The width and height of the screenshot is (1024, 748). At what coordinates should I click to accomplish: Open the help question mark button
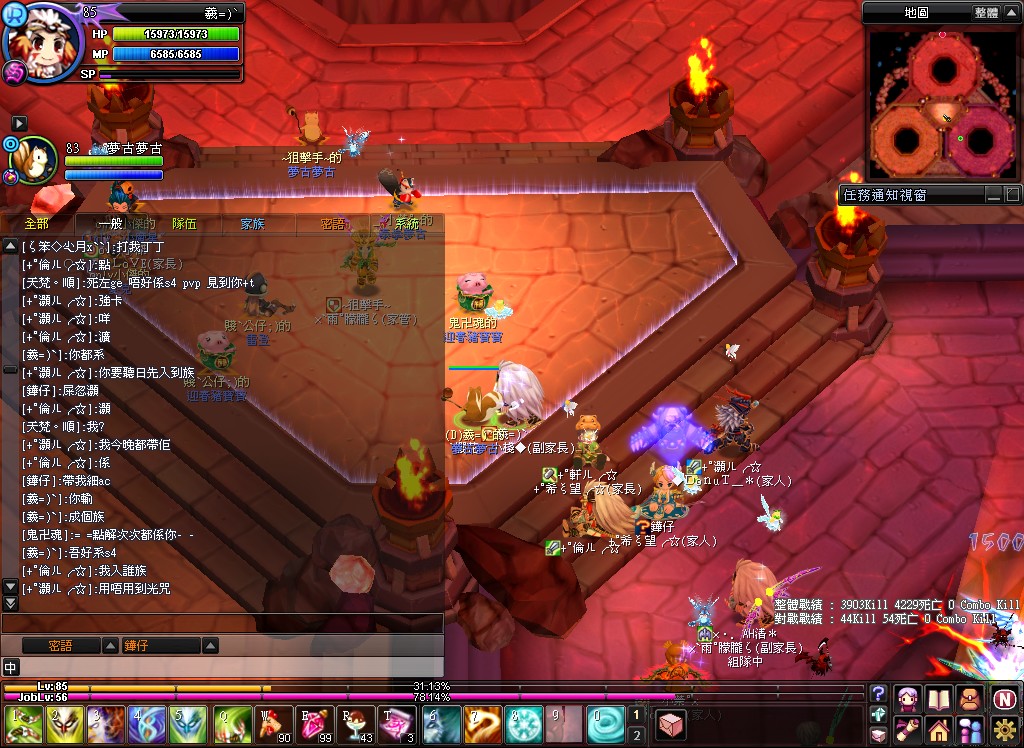coord(879,694)
